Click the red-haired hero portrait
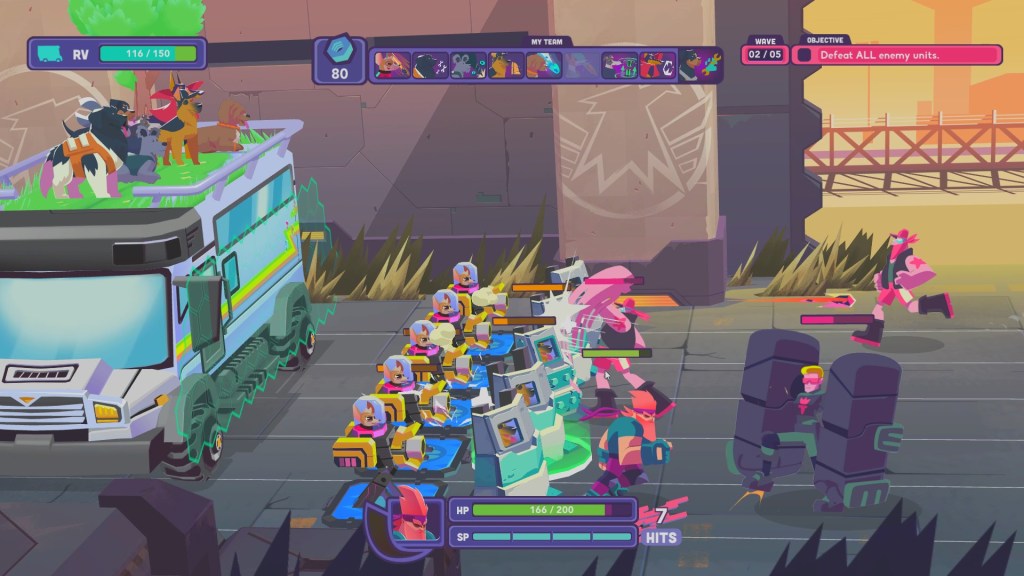Viewport: 1024px width, 576px height. 410,517
